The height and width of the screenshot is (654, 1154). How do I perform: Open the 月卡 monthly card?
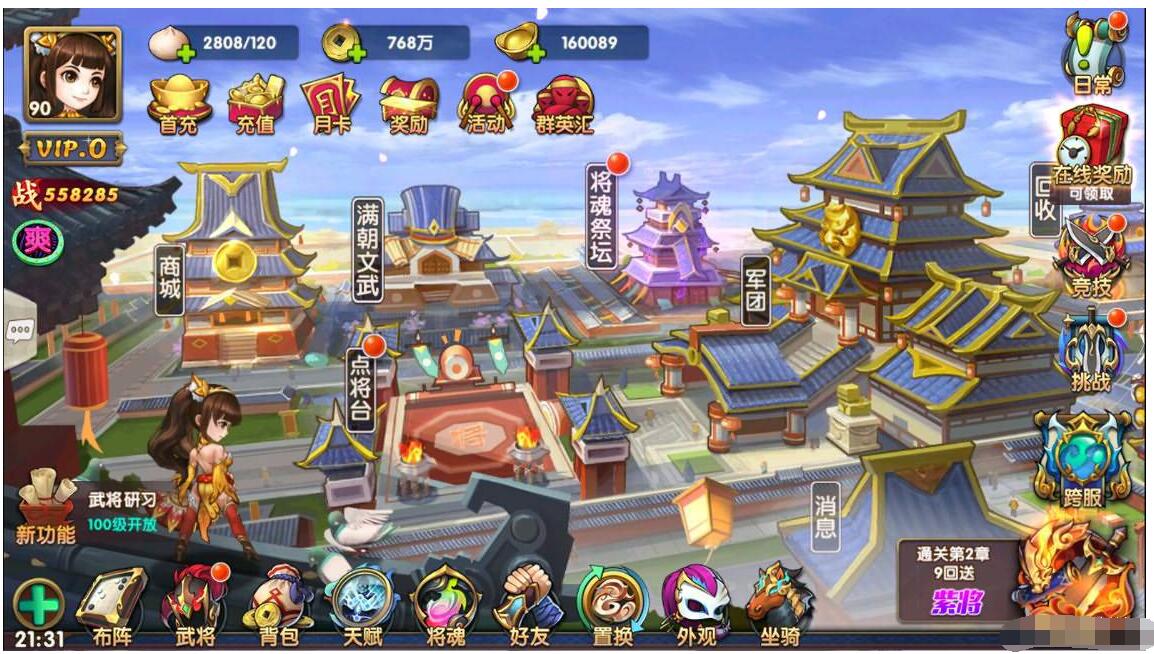pyautogui.click(x=332, y=104)
